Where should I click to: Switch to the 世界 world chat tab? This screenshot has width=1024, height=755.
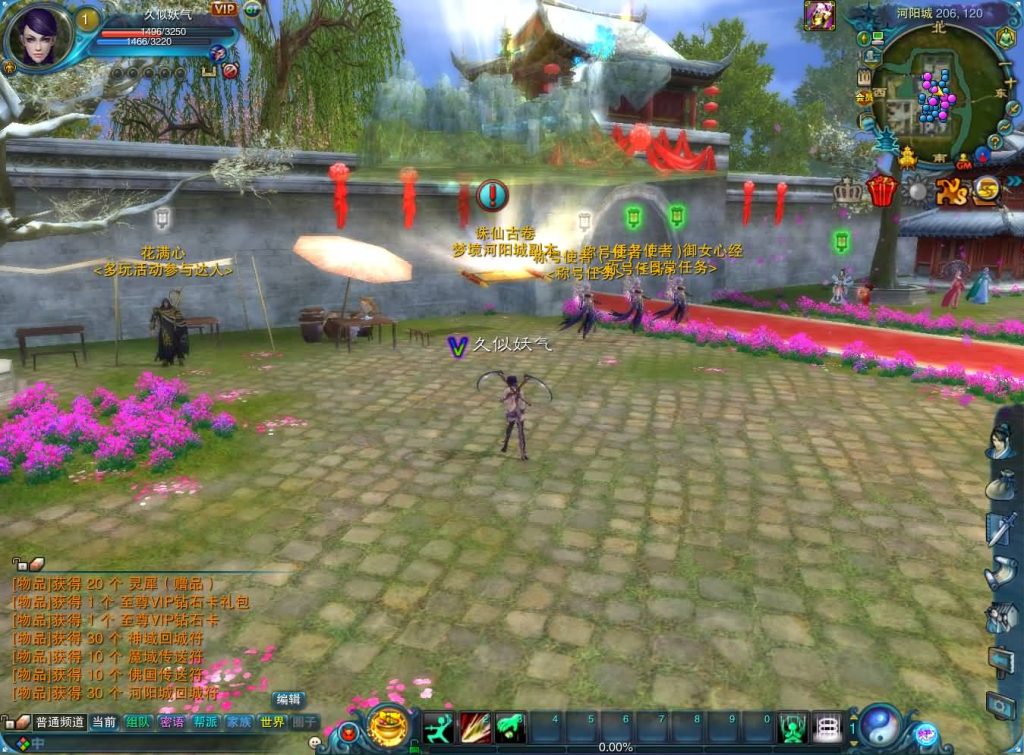[x=272, y=722]
